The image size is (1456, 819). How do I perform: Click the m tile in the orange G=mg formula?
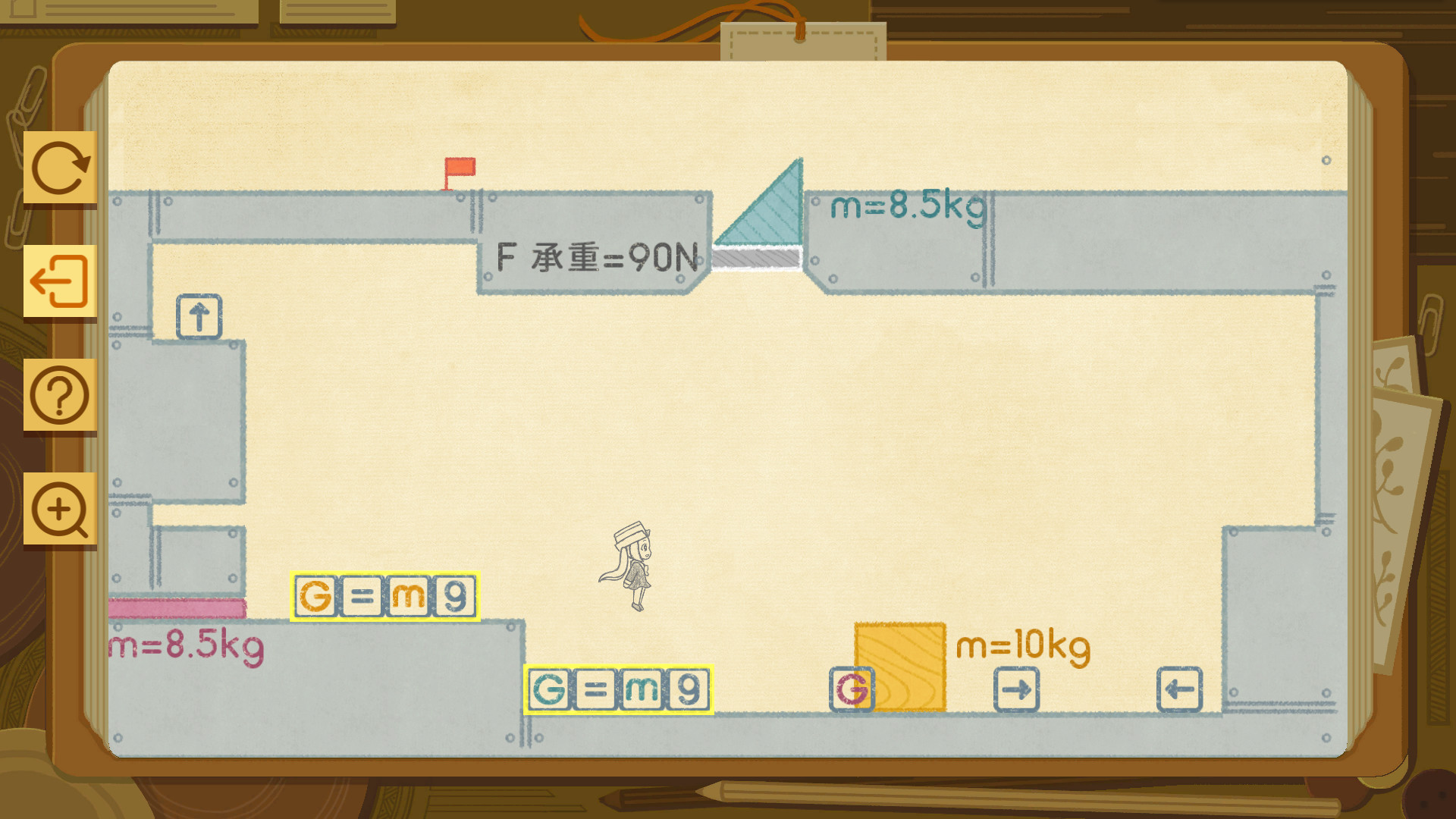click(x=407, y=596)
